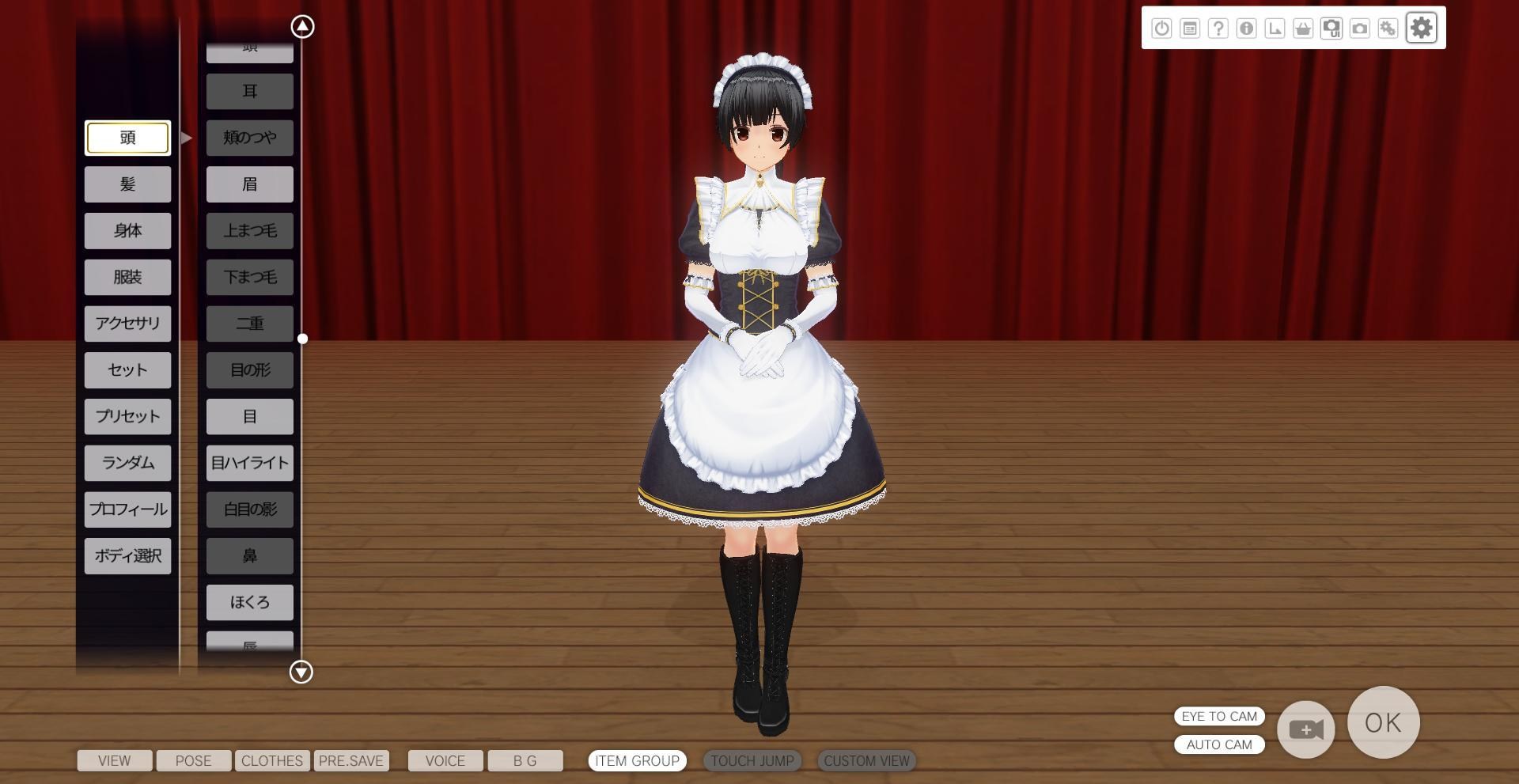Viewport: 1519px width, 784px height.
Task: Click the power icon in the top toolbar
Action: click(1161, 28)
